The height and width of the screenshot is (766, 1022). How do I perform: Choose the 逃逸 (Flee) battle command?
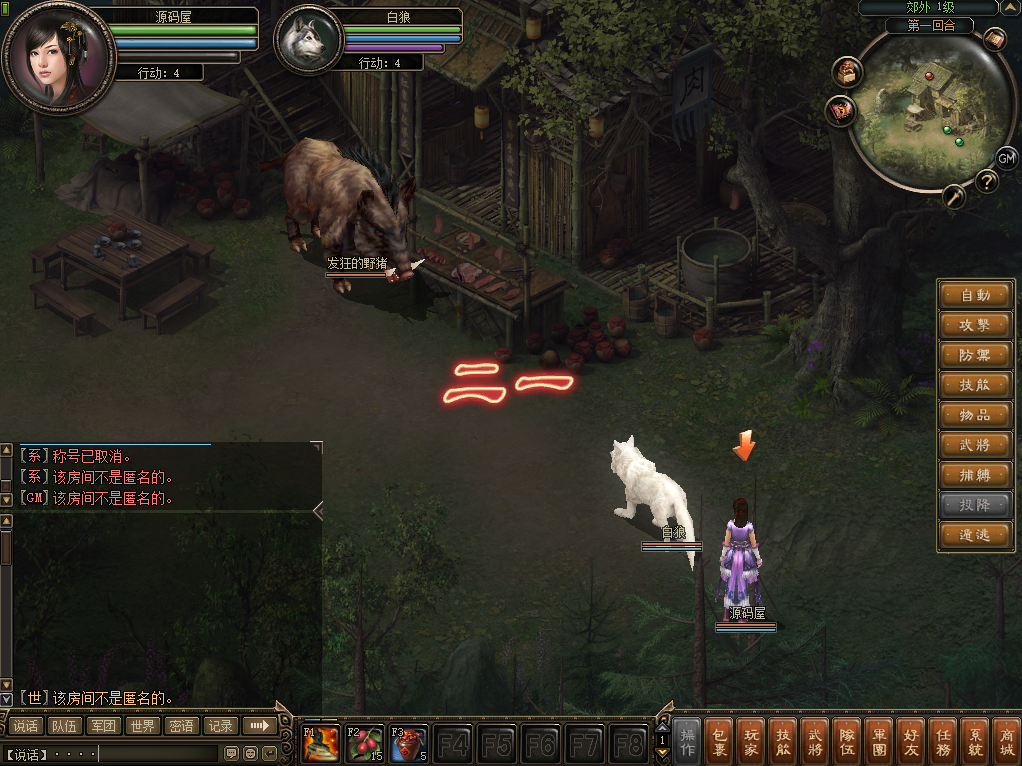[975, 535]
